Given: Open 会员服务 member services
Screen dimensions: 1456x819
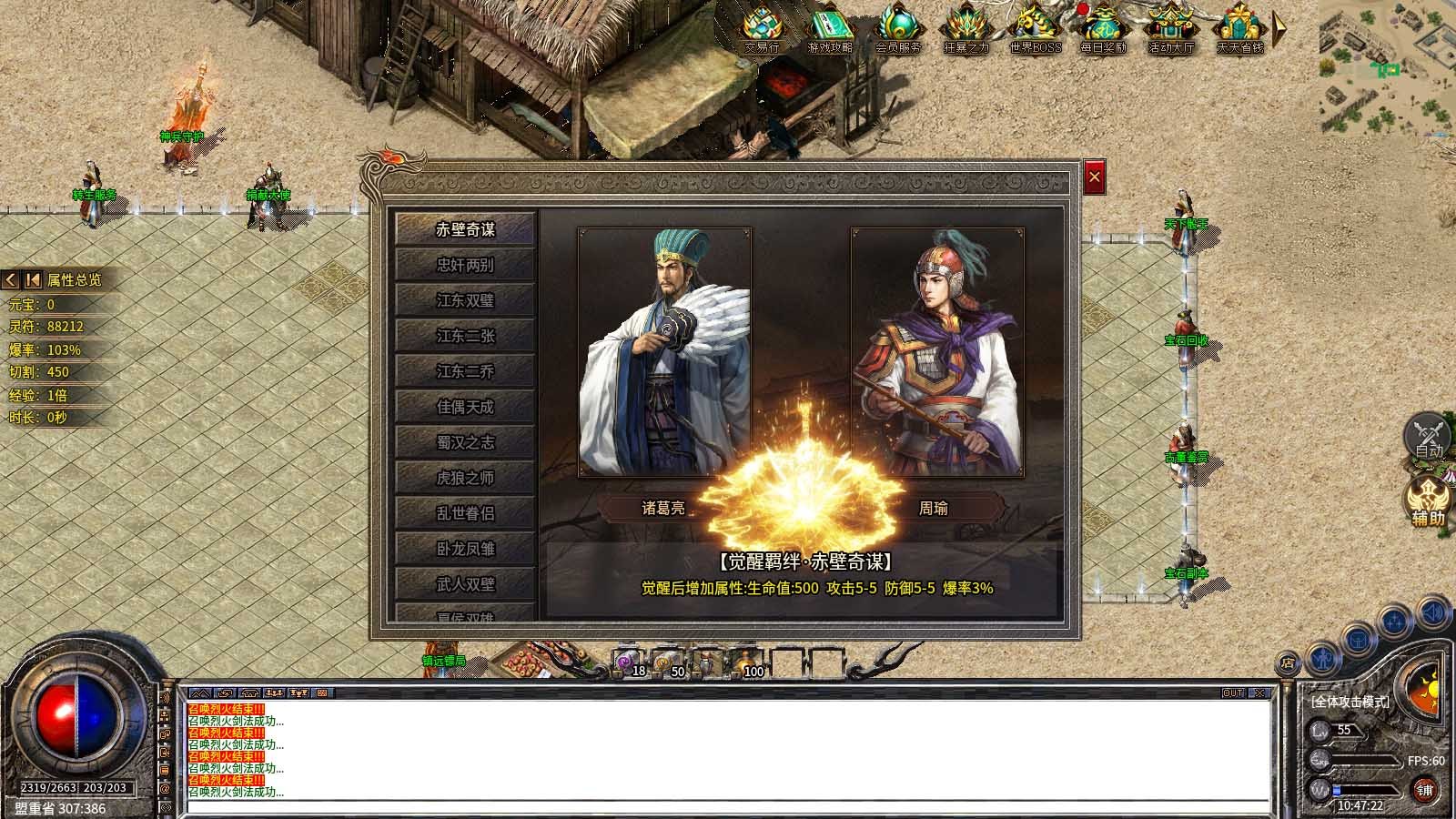Looking at the screenshot, I should (898, 27).
